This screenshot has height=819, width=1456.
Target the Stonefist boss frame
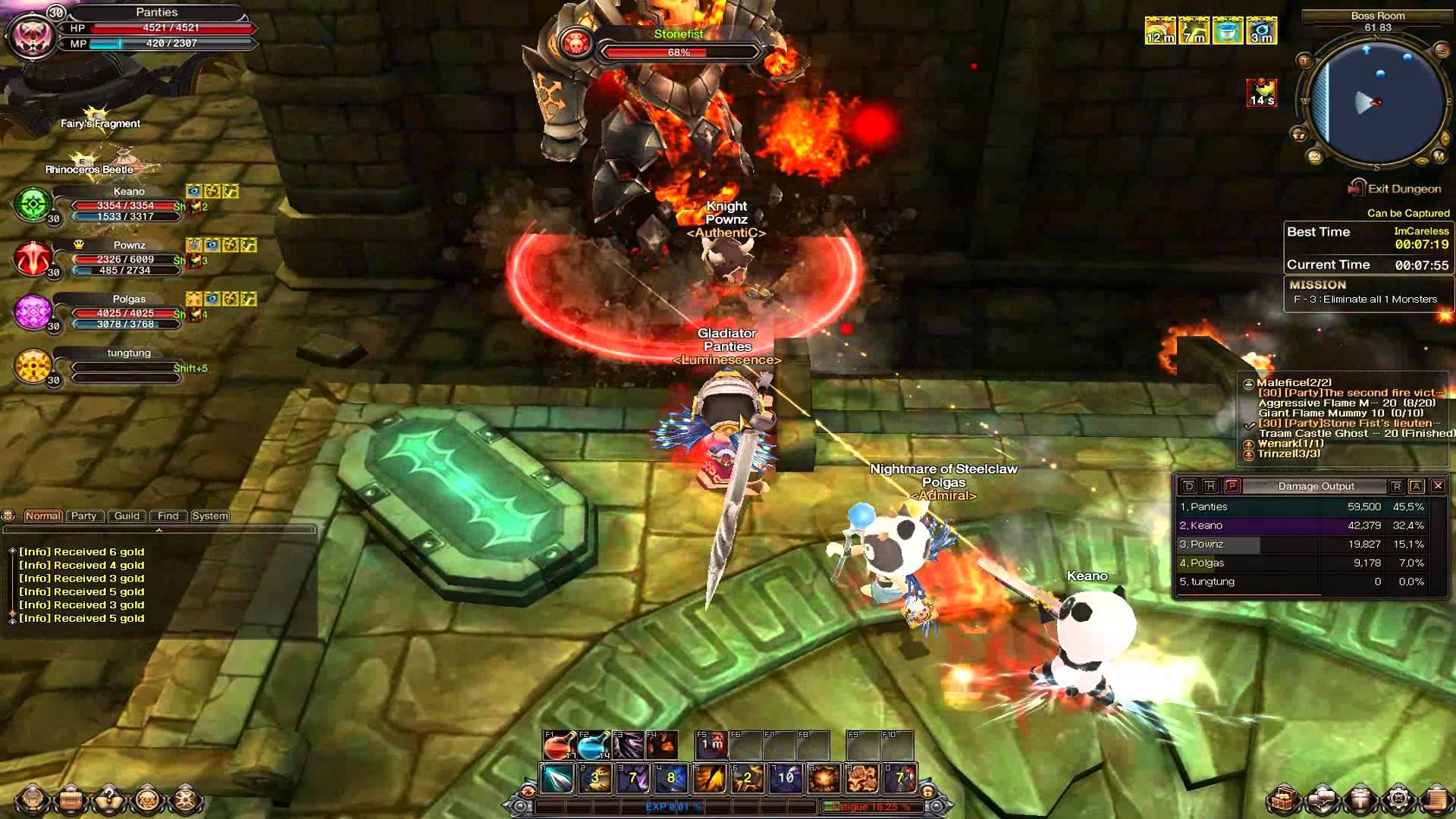pyautogui.click(x=677, y=44)
